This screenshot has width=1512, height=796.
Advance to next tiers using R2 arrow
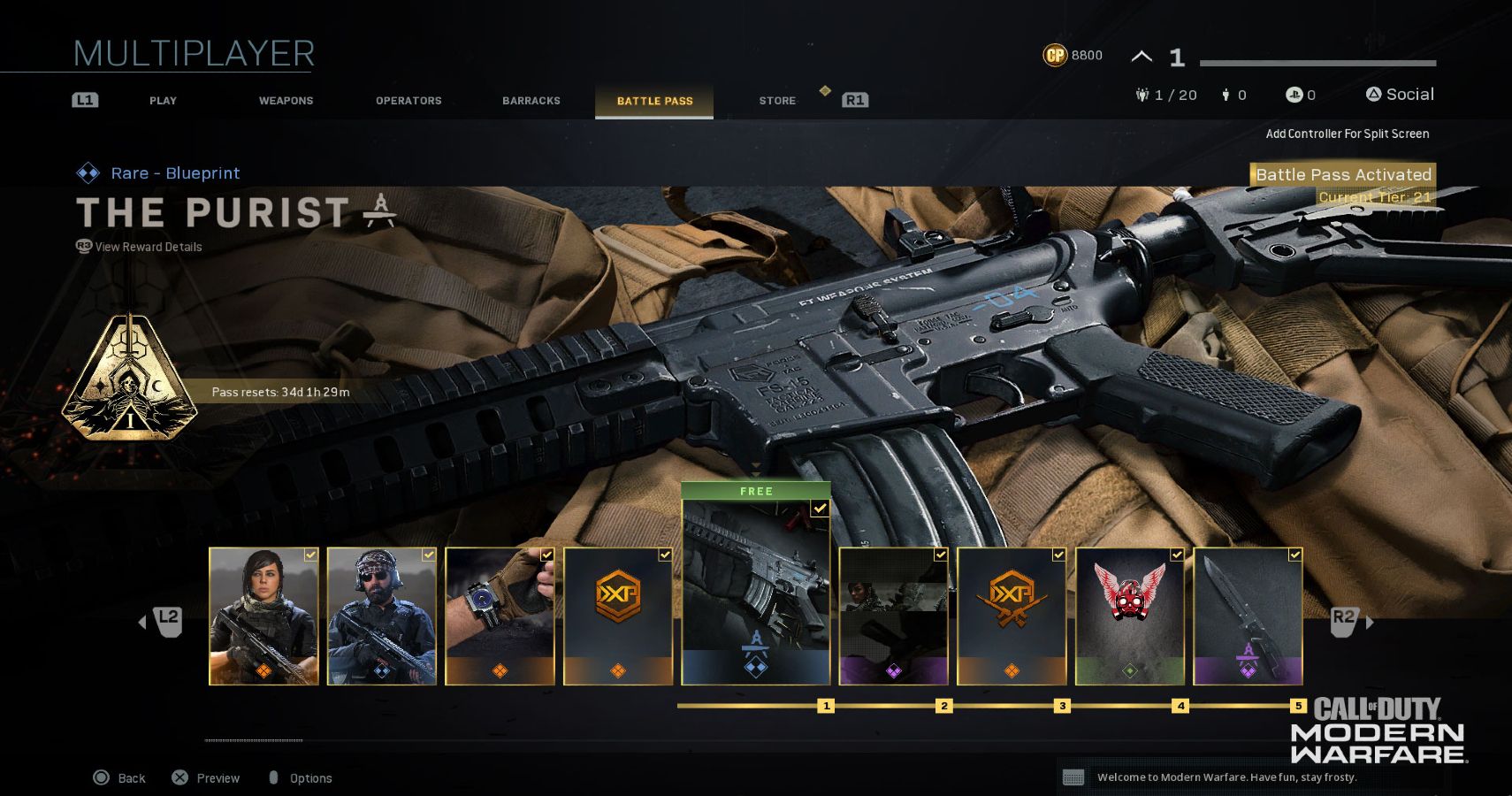pyautogui.click(x=1342, y=622)
